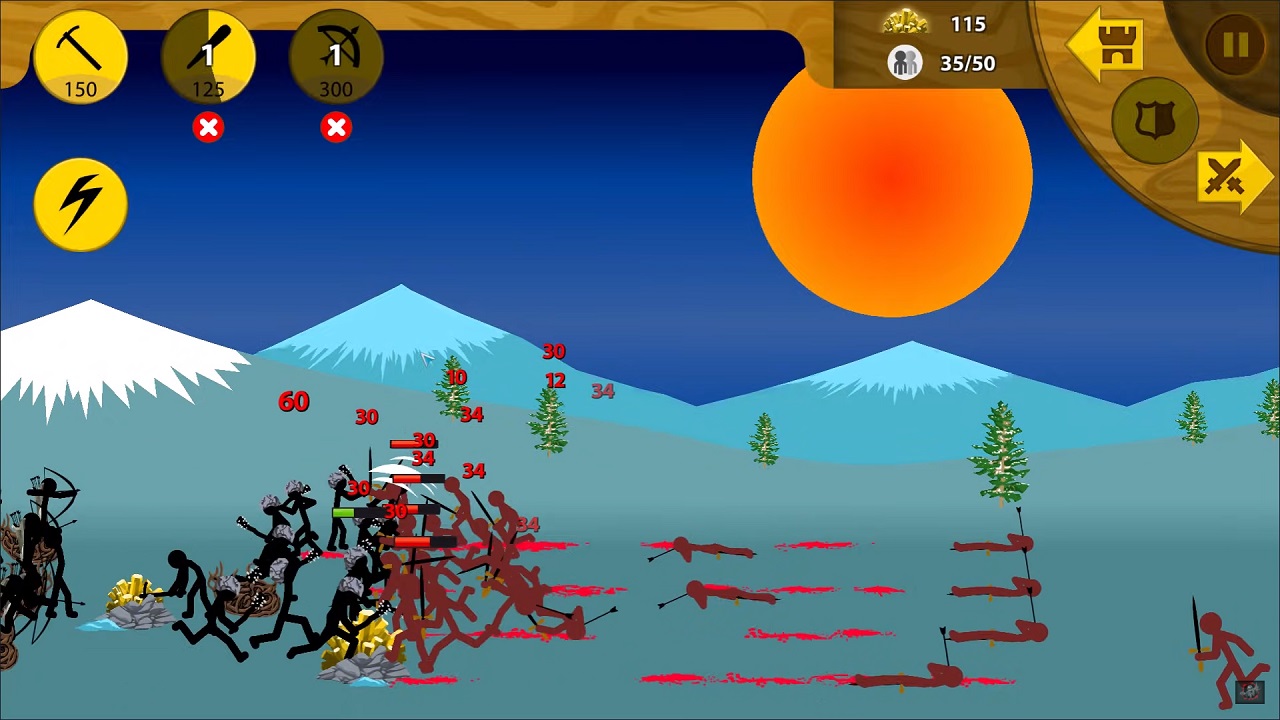The width and height of the screenshot is (1280, 720).
Task: Activate the lightning bolt ability
Action: 80,204
